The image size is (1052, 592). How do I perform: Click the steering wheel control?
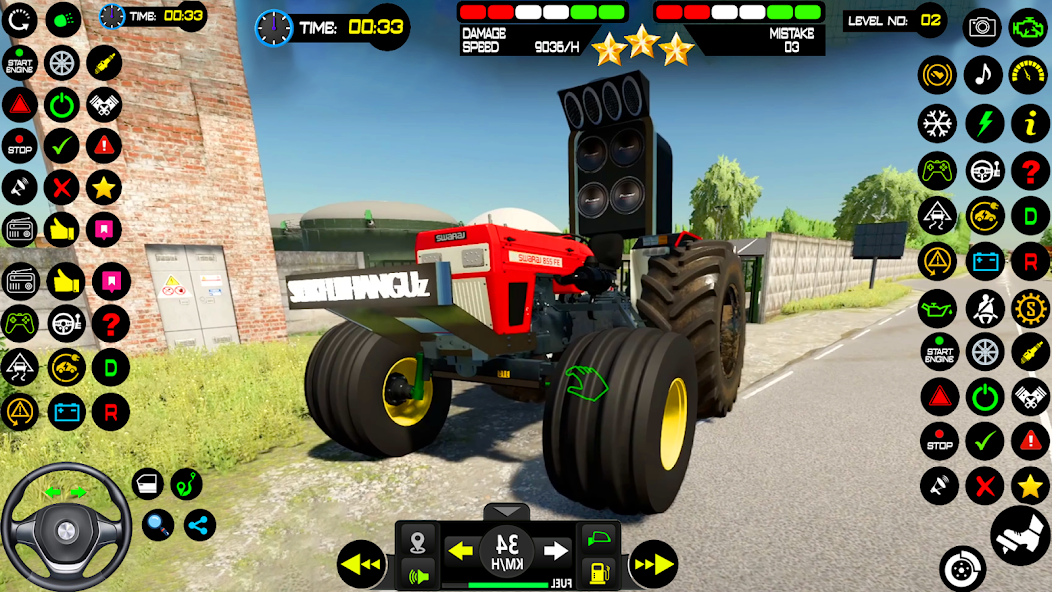click(x=65, y=525)
